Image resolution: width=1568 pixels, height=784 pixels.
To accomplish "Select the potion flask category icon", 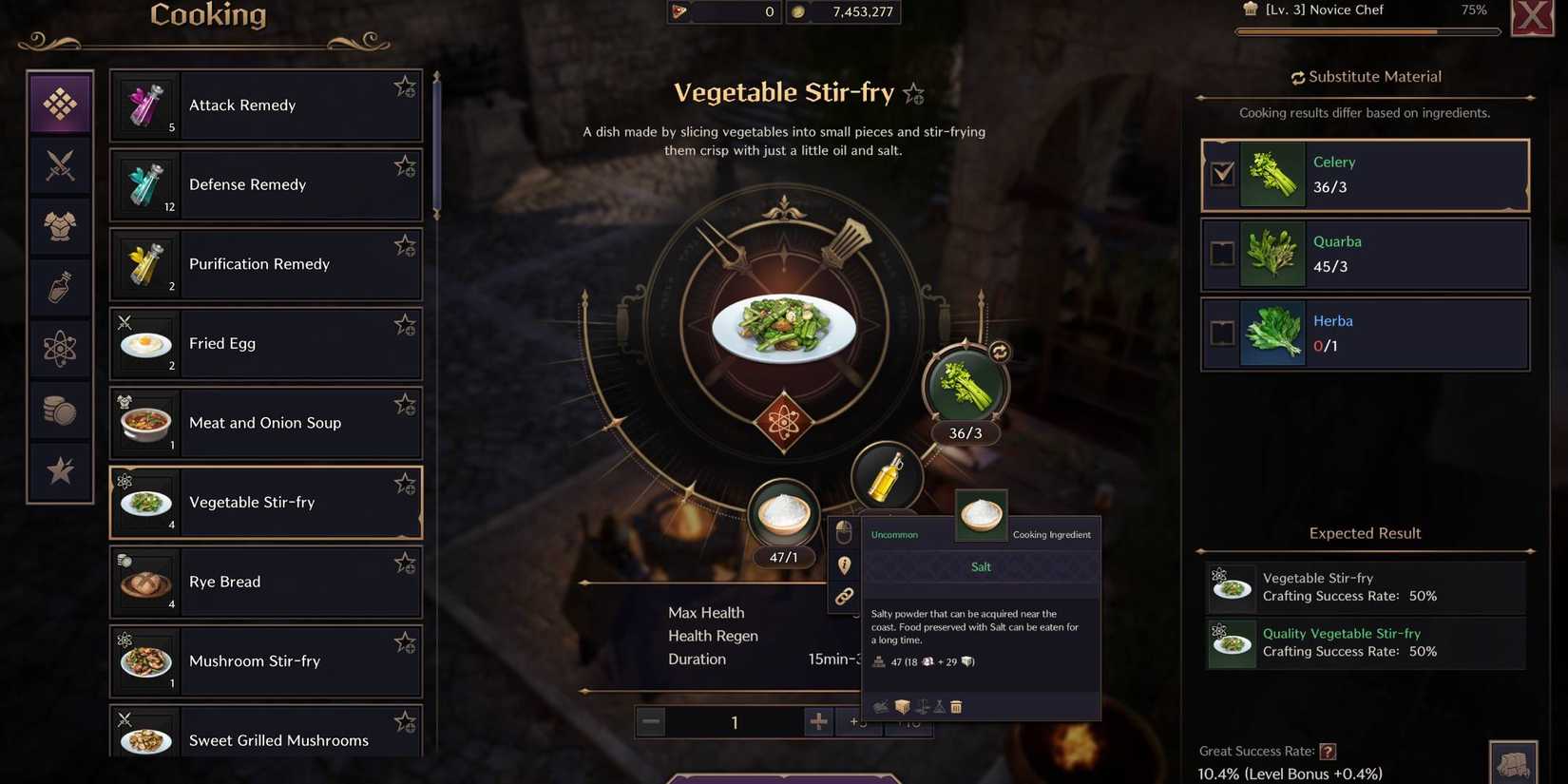I will coord(60,287).
